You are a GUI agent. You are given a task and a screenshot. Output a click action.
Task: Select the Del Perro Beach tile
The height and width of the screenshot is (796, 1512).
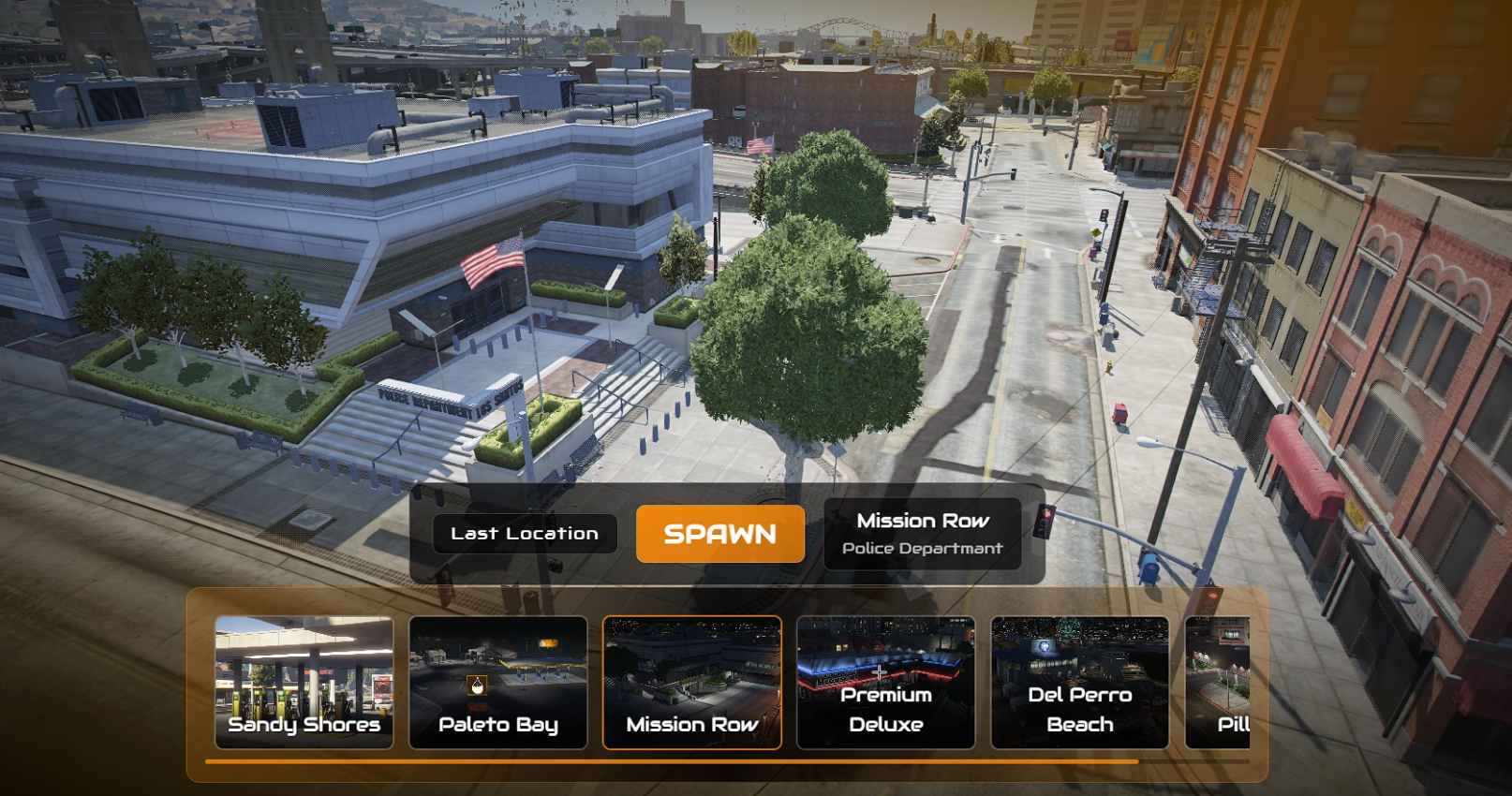click(x=1080, y=683)
